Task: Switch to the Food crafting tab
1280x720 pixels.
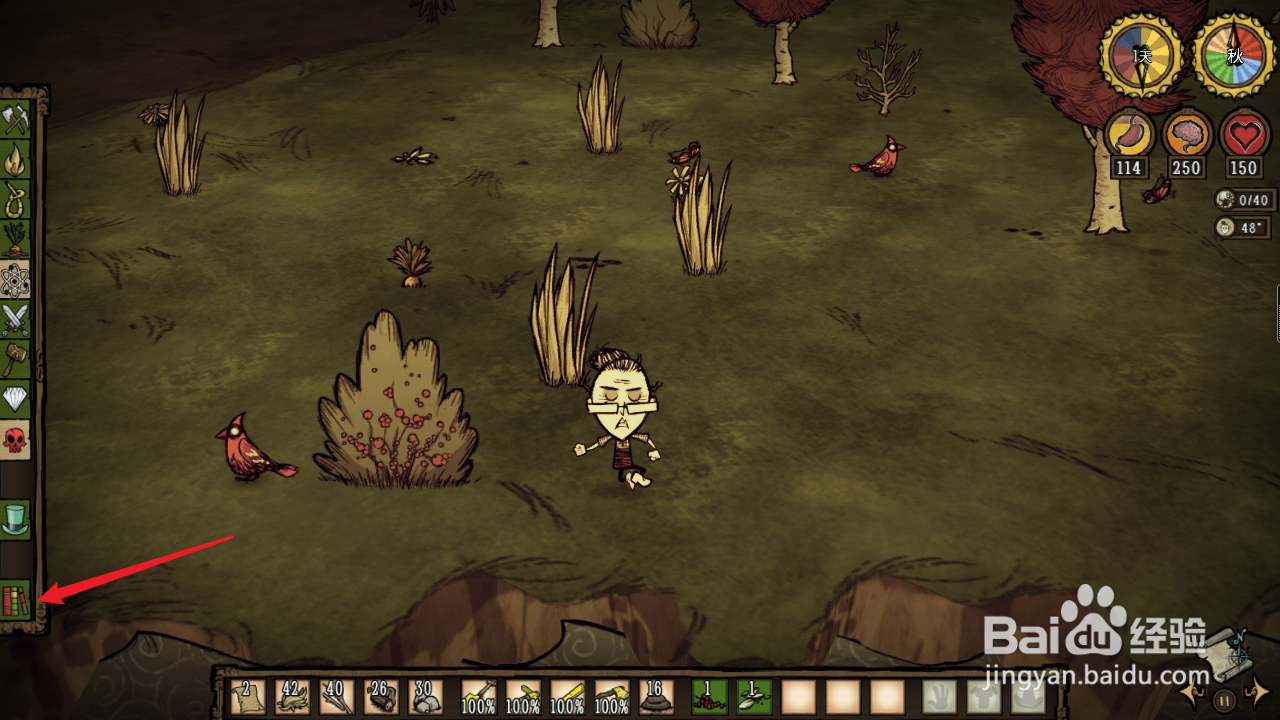Action: (x=15, y=240)
